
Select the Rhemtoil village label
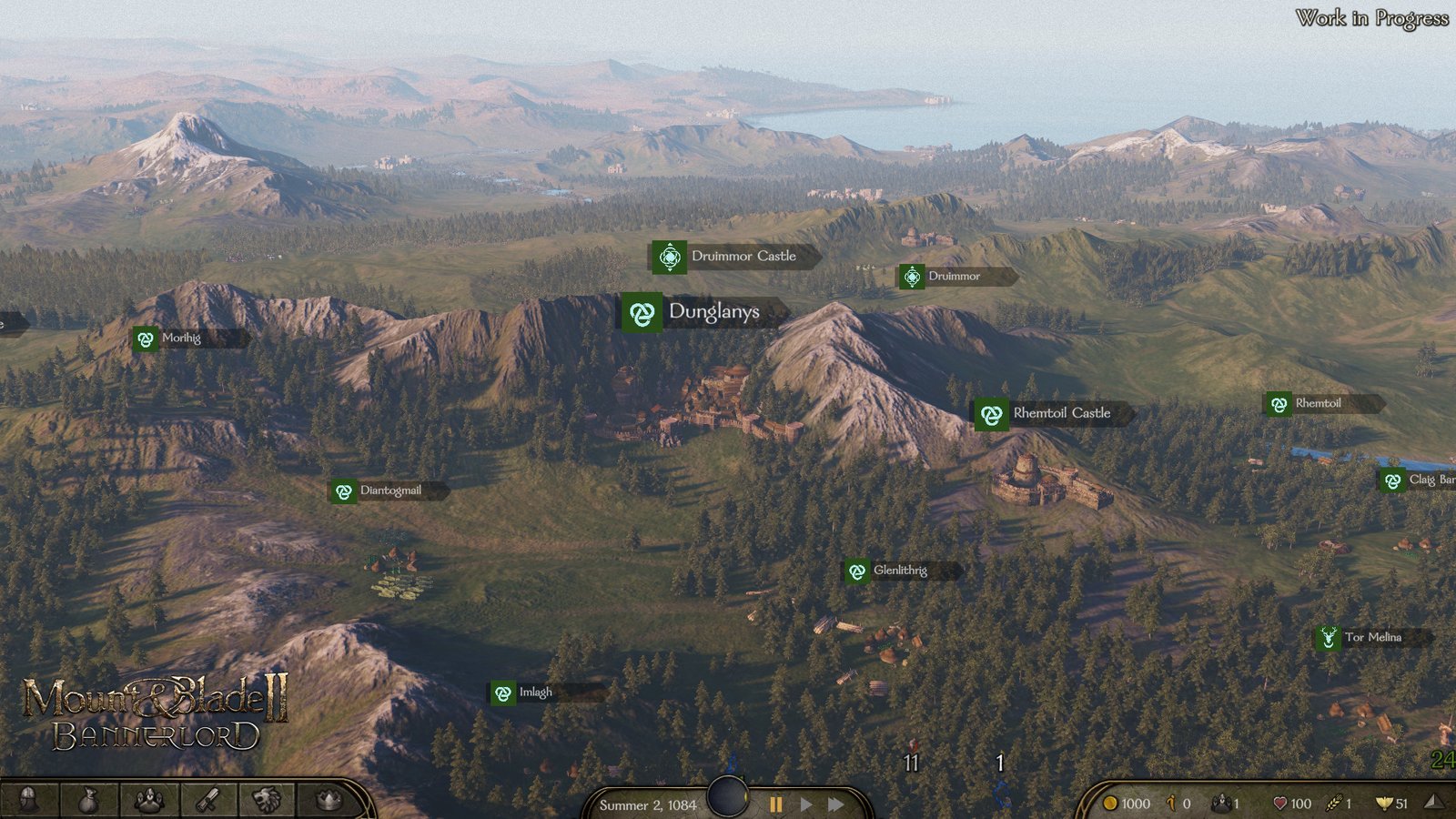1318,403
